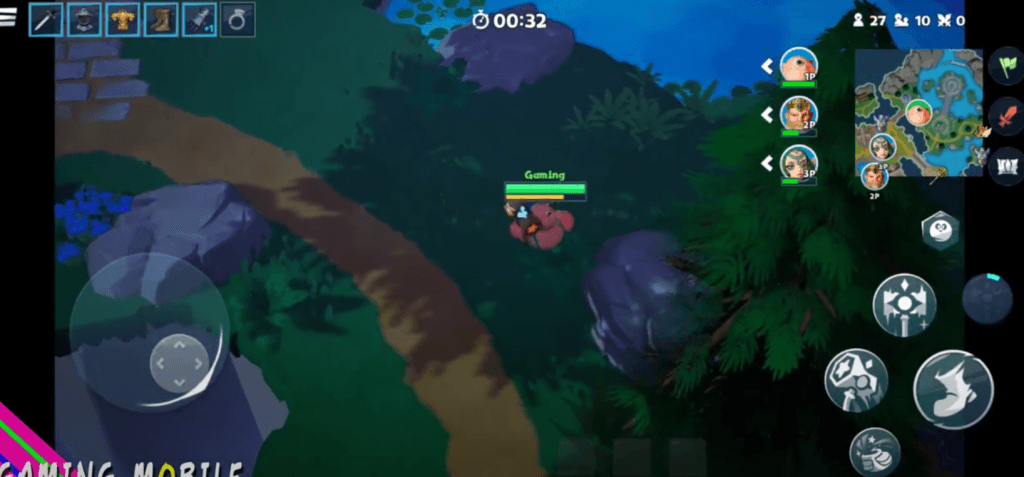The height and width of the screenshot is (477, 1024).
Task: Select the gauntlet equipment slot
Action: tap(198, 19)
